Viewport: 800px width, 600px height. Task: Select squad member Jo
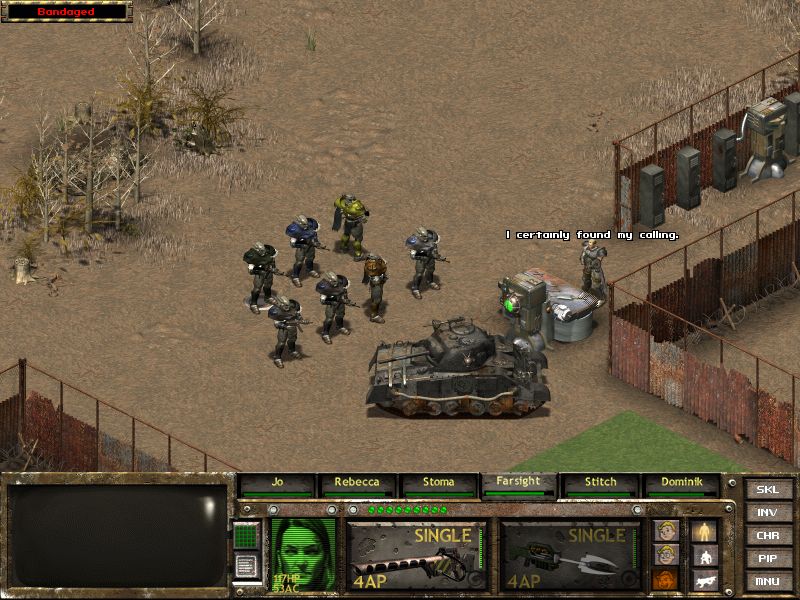click(277, 484)
